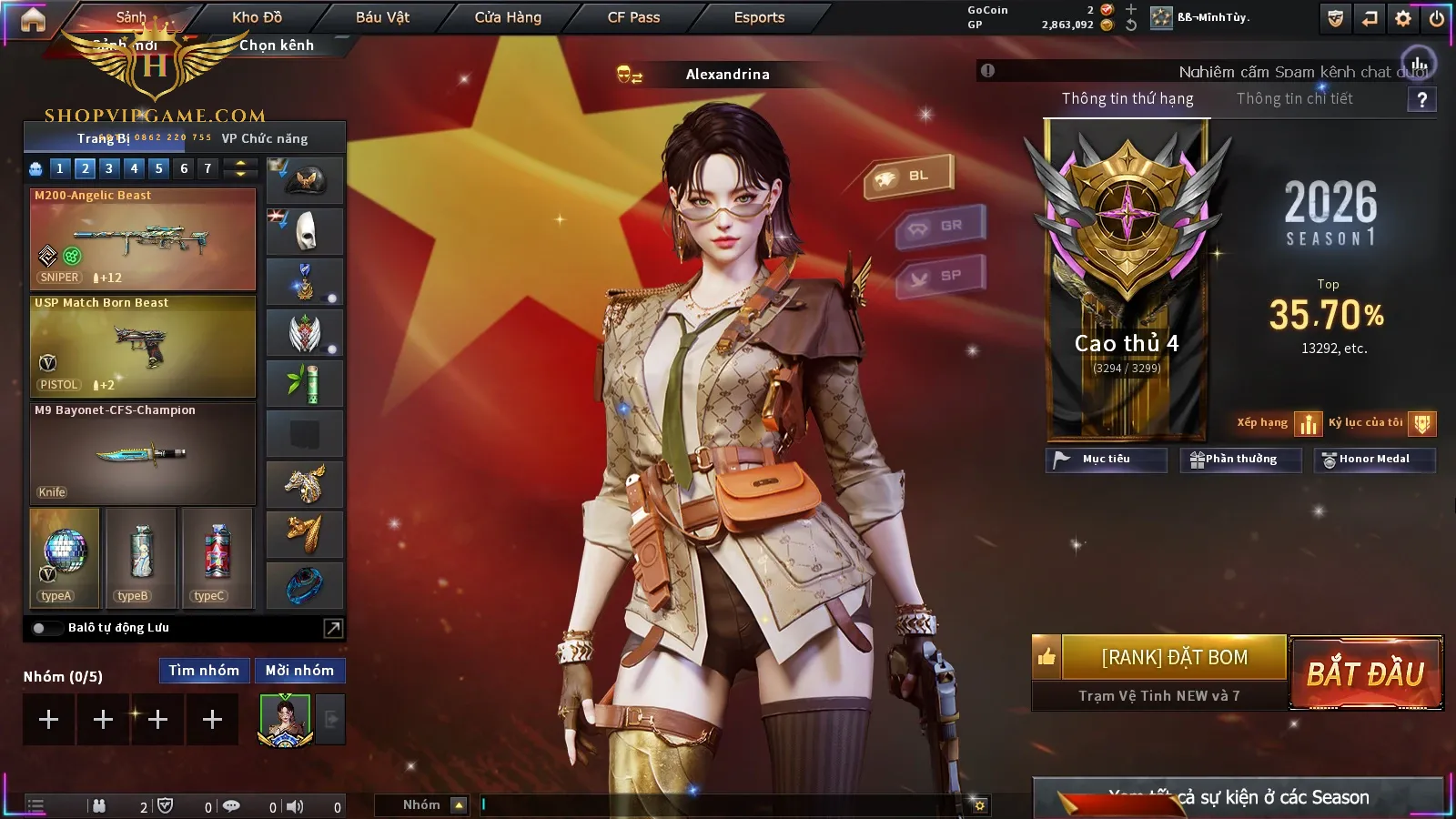The image size is (1456, 819).
Task: Switch to backpack number 3
Action: [x=109, y=168]
